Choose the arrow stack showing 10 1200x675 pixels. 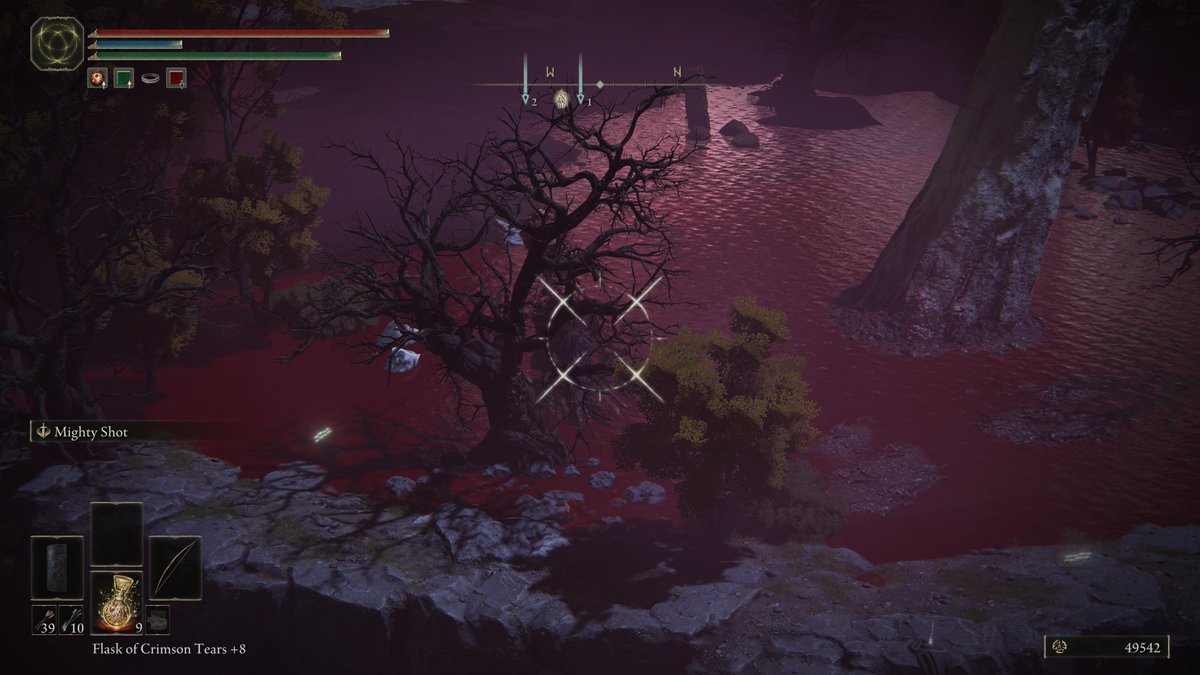[71, 619]
